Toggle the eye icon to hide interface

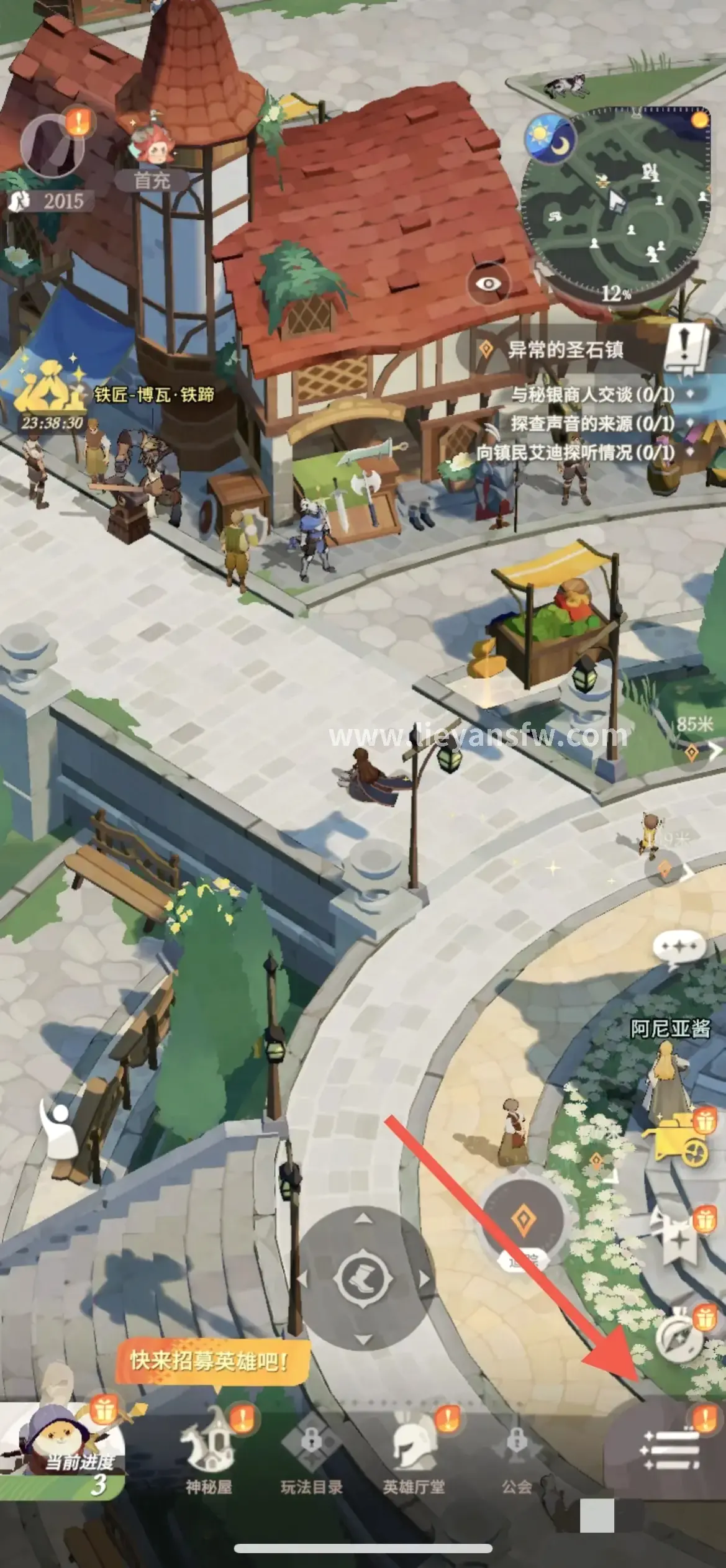(489, 284)
